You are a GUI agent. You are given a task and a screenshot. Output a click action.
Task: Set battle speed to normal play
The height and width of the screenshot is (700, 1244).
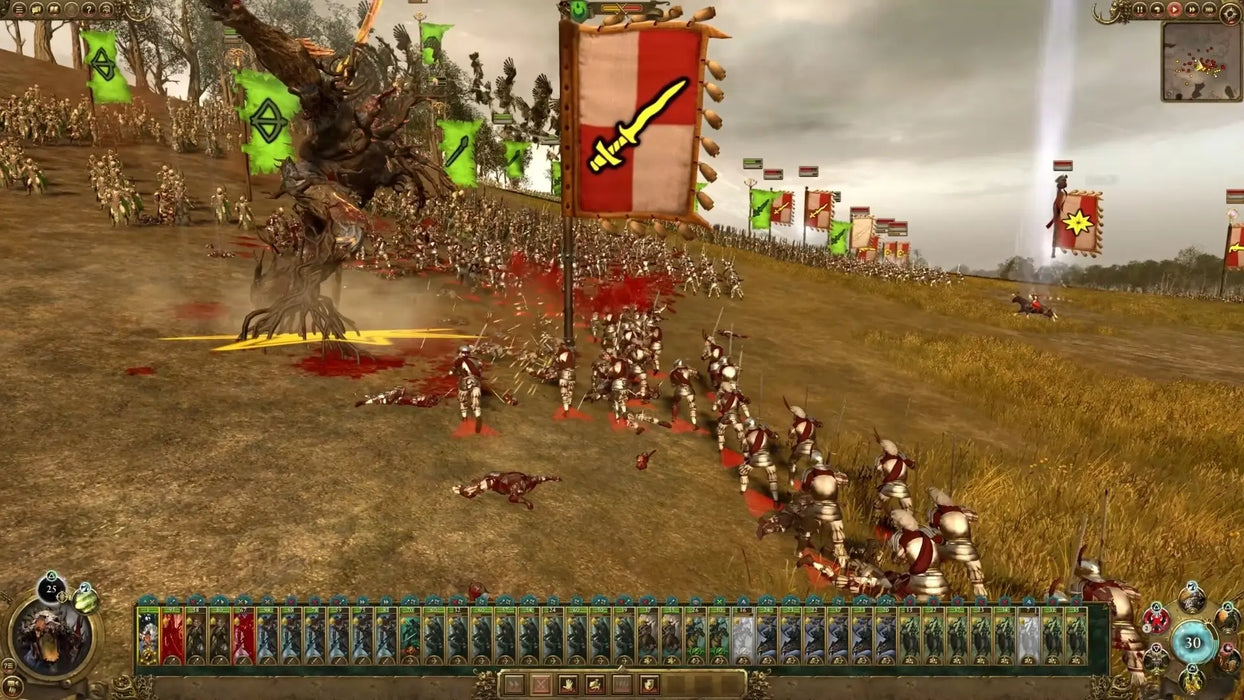pyautogui.click(x=1175, y=9)
